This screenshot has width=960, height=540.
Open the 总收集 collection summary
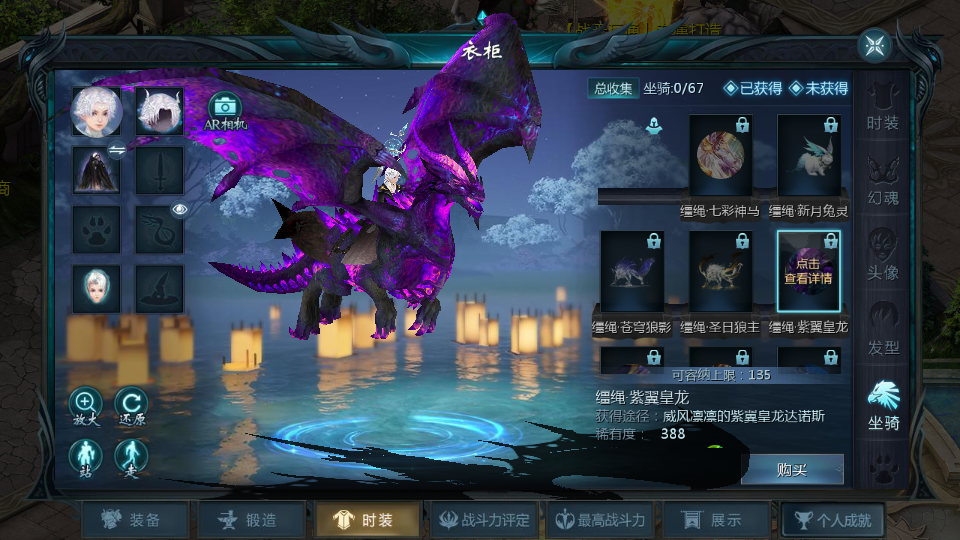(613, 88)
